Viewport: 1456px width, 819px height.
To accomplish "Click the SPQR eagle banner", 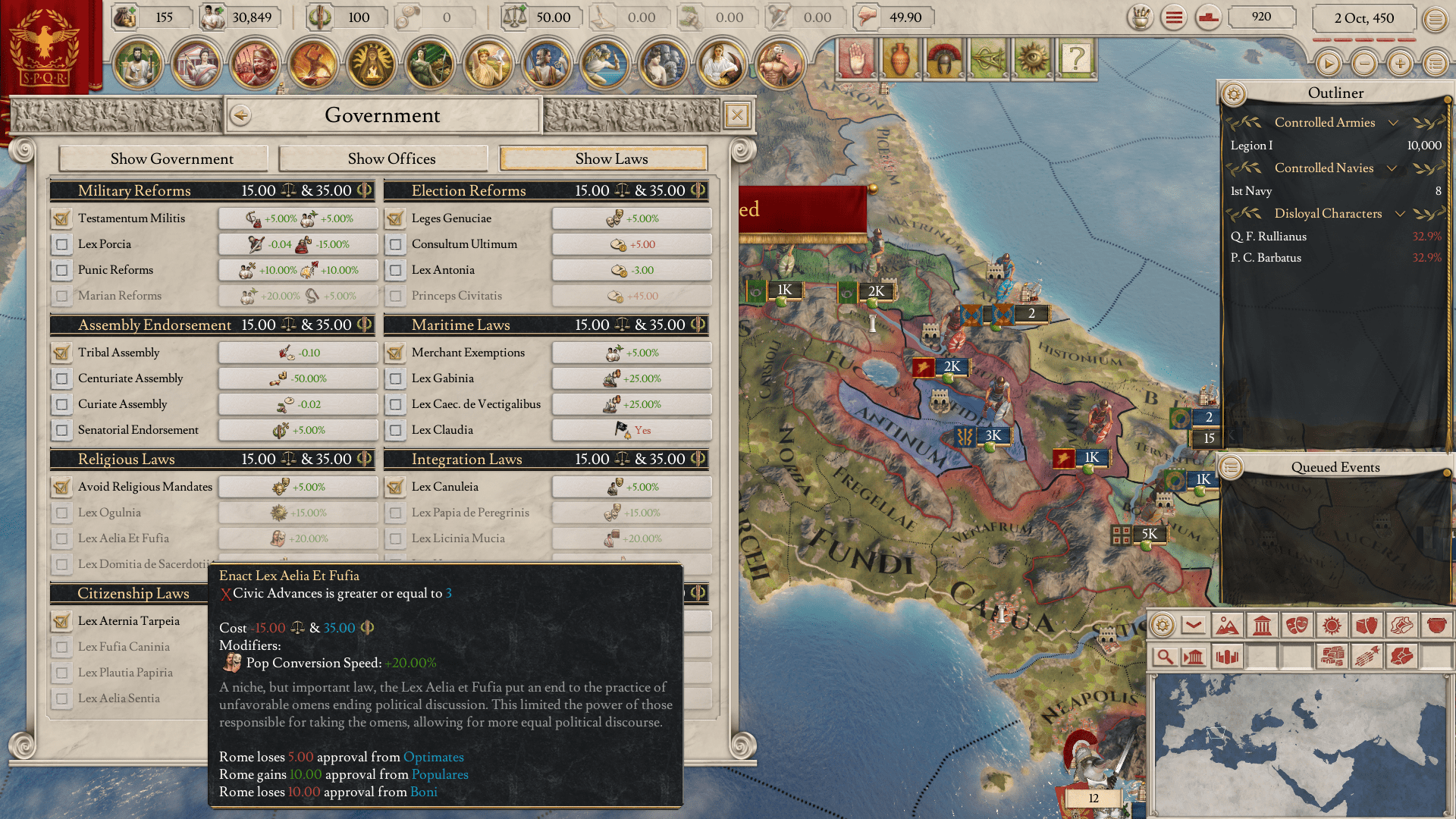I will (x=45, y=47).
